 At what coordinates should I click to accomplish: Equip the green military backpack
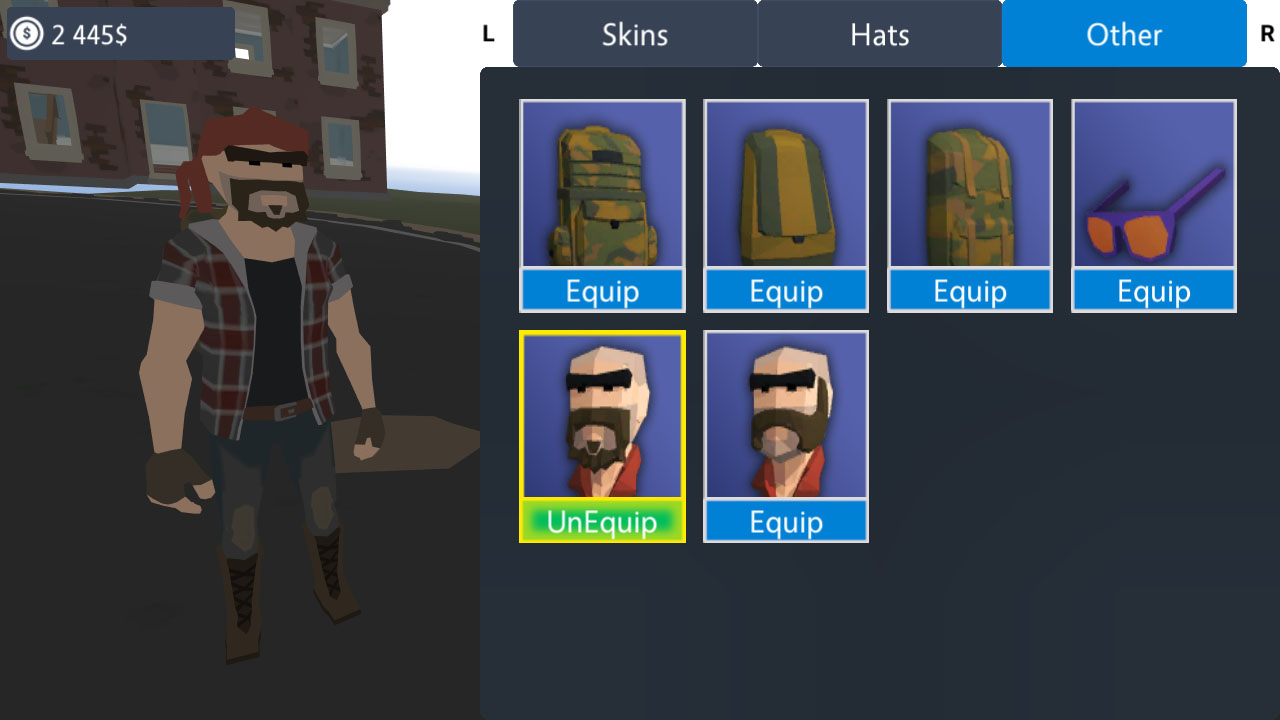(969, 291)
